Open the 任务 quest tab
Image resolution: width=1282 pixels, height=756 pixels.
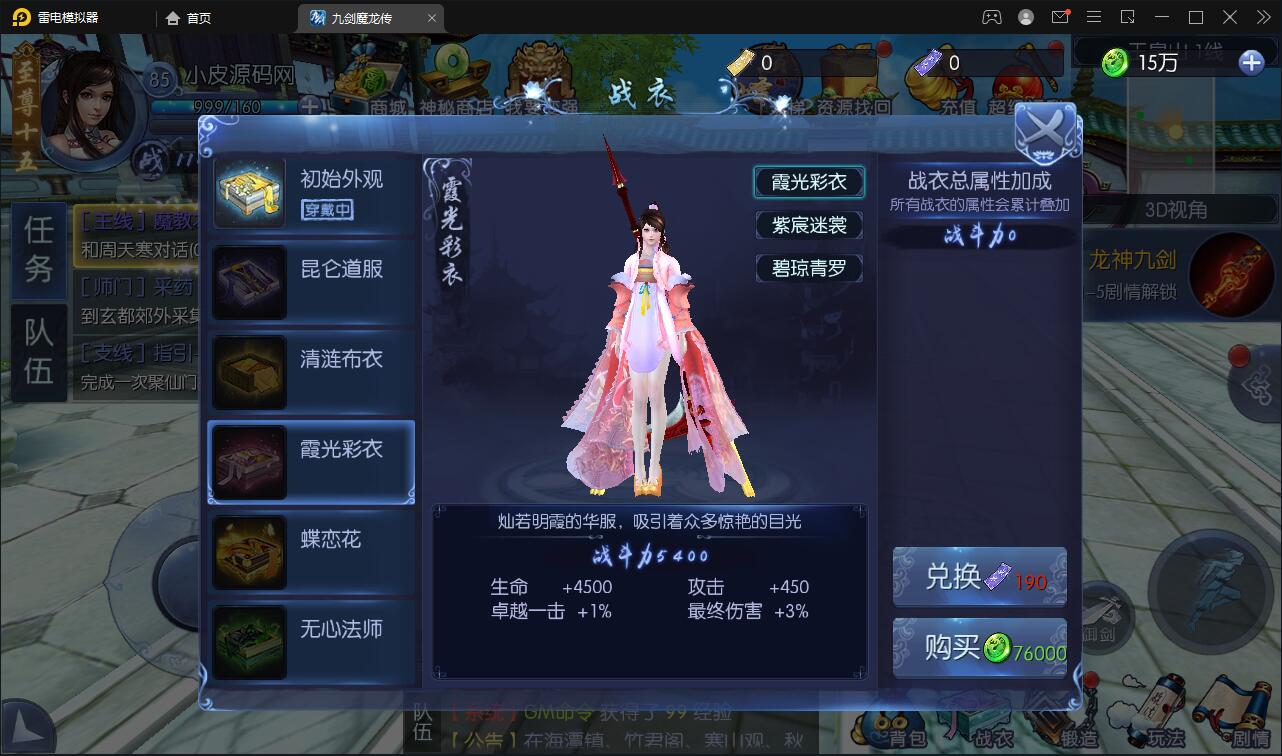(x=39, y=248)
